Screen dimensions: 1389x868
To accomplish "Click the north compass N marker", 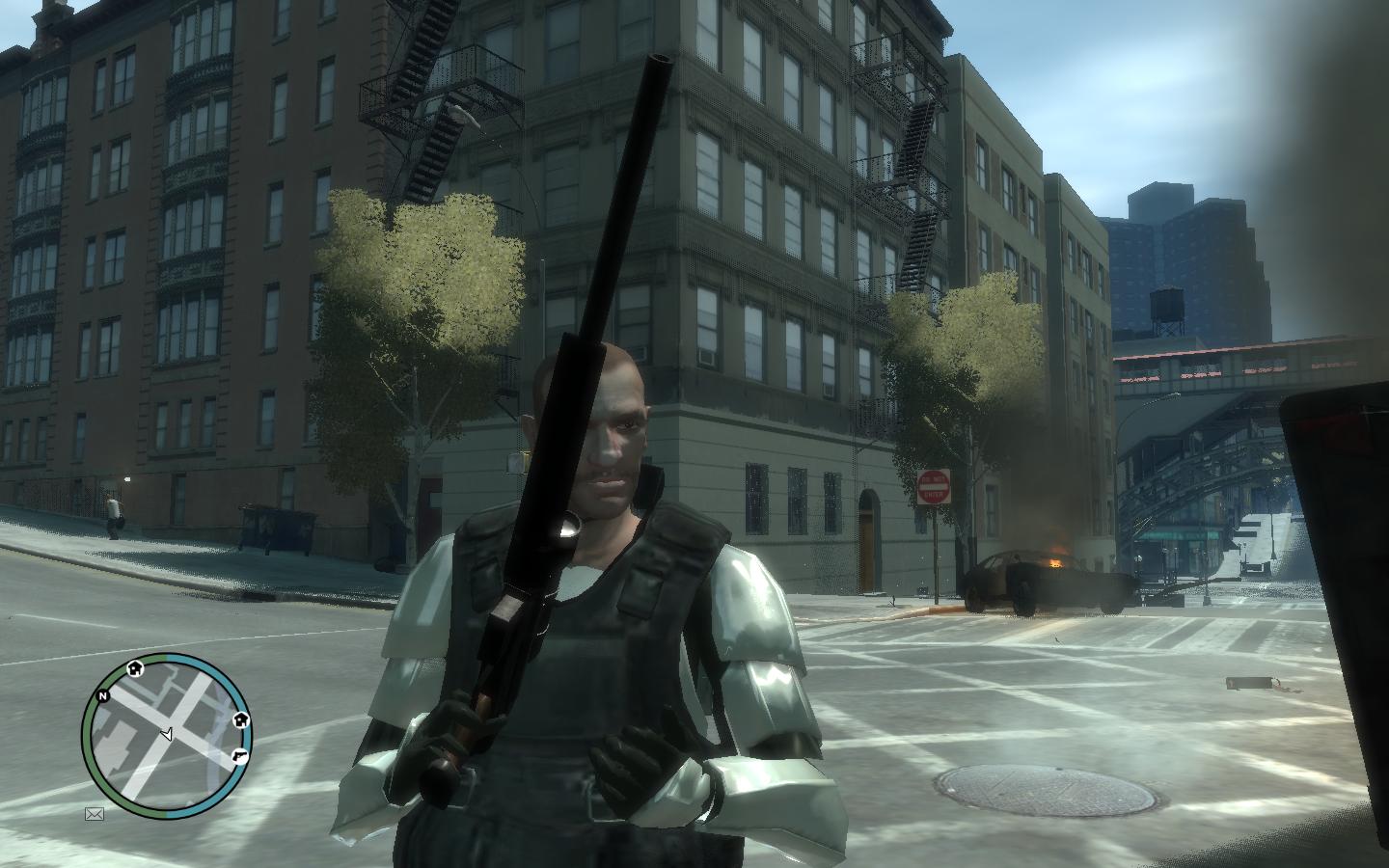I will (103, 694).
